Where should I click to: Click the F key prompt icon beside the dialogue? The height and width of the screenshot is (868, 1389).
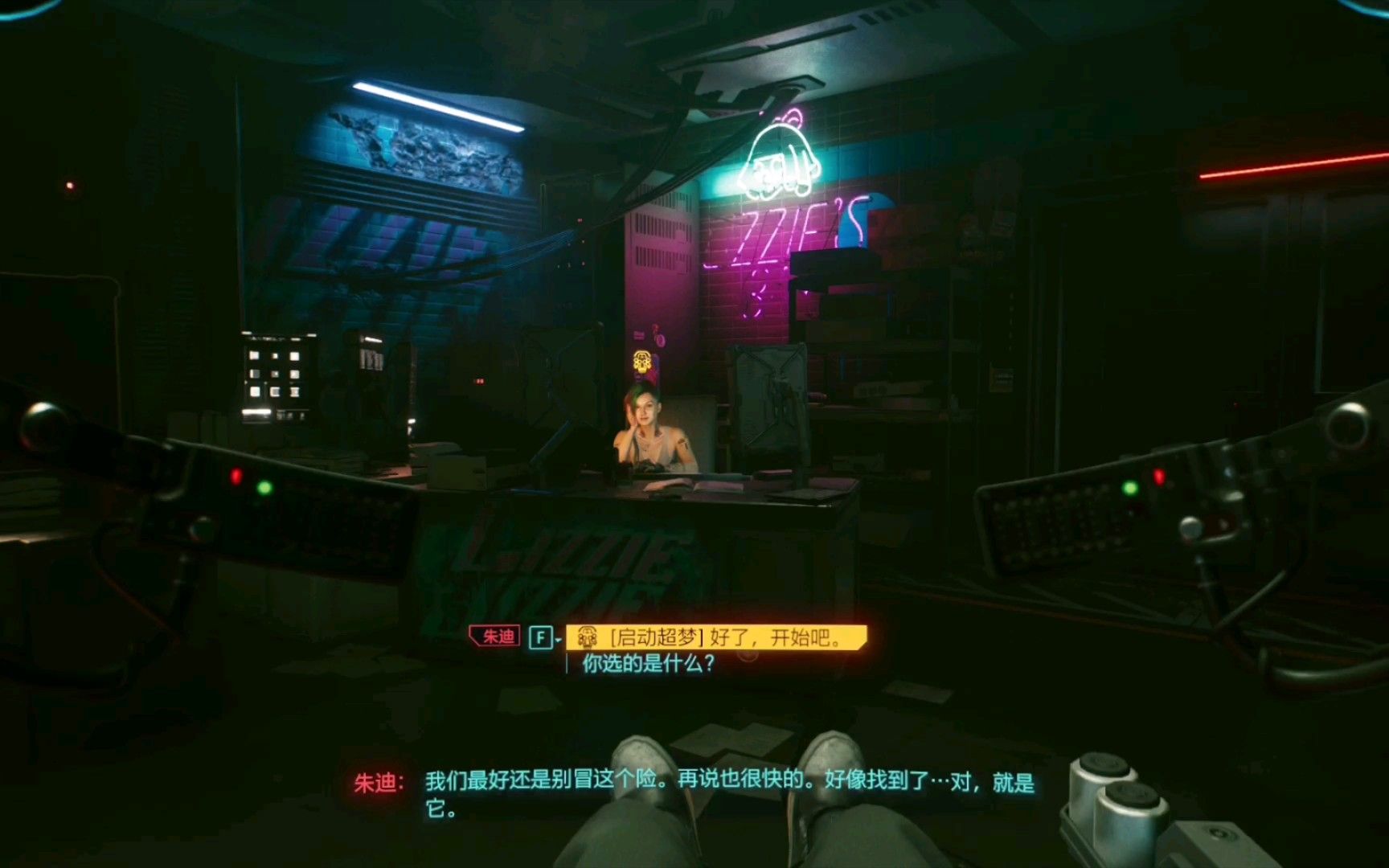pyautogui.click(x=543, y=636)
